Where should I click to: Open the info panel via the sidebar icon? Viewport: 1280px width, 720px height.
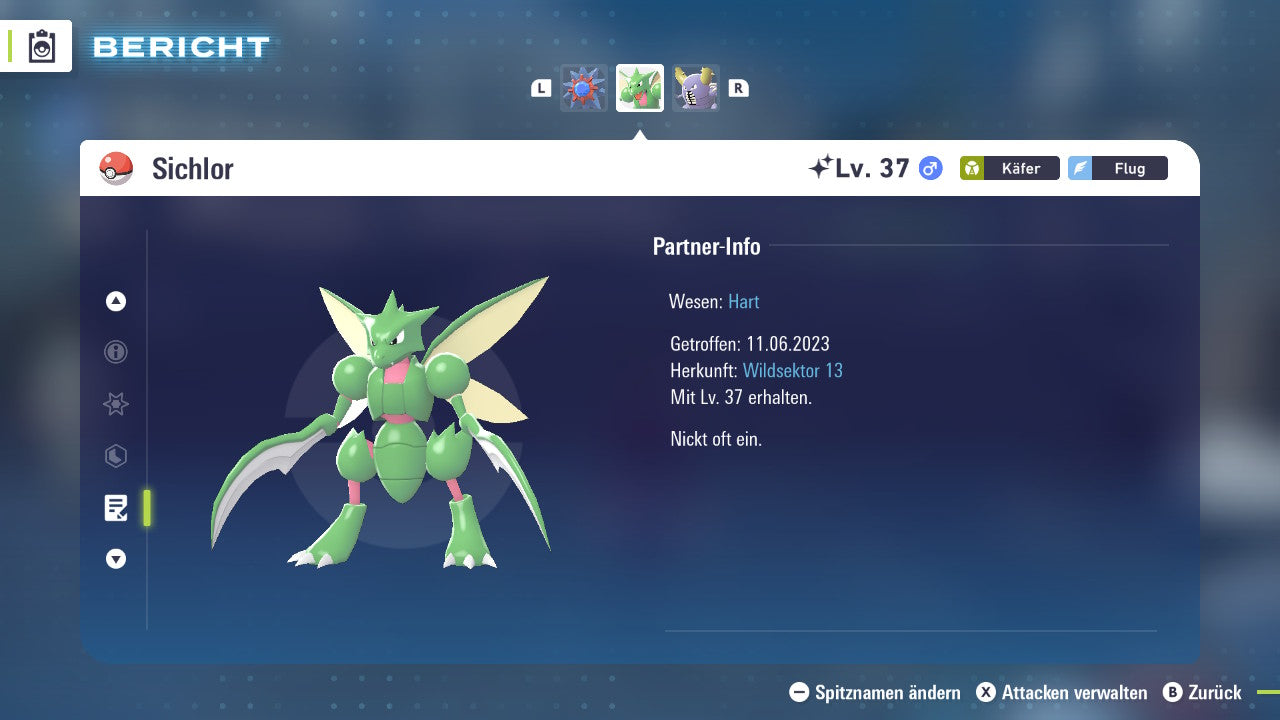[115, 352]
